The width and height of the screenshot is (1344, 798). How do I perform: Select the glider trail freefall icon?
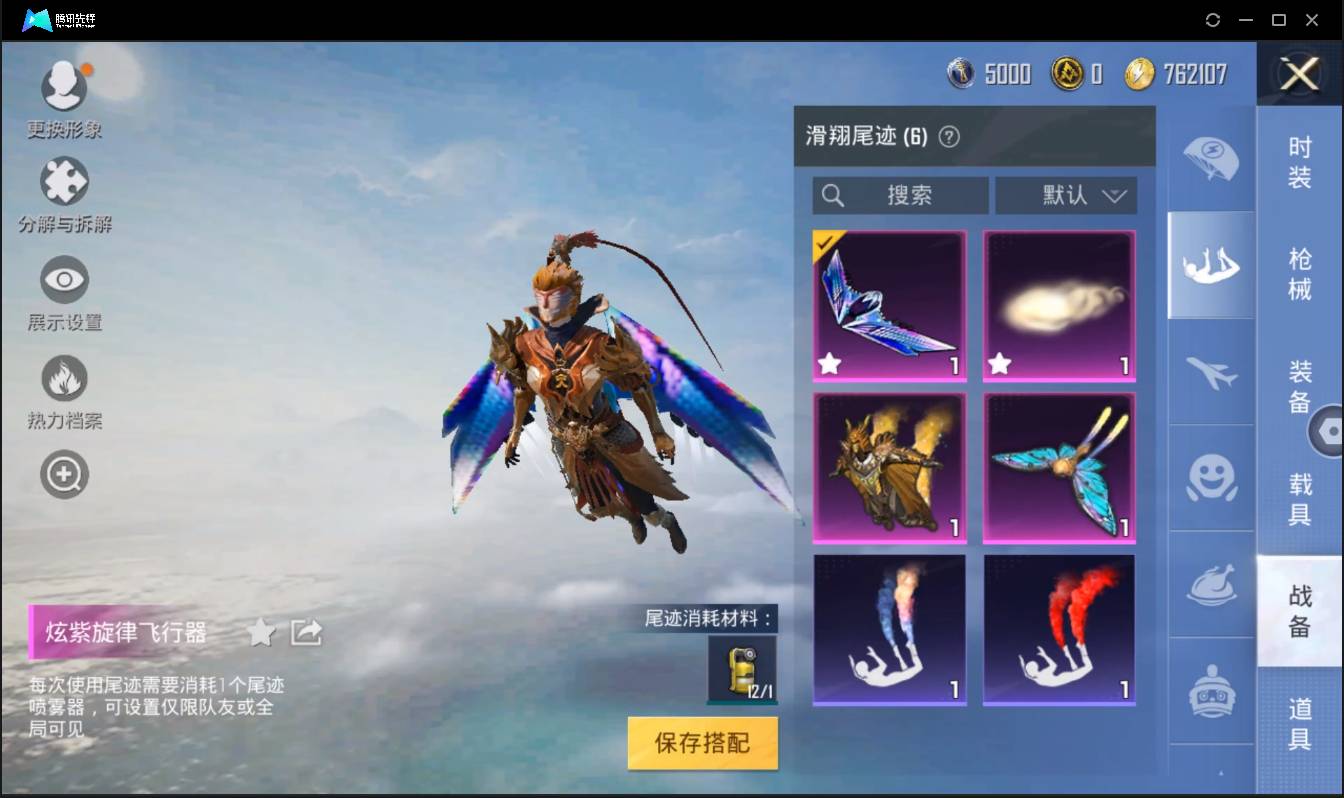[1210, 265]
